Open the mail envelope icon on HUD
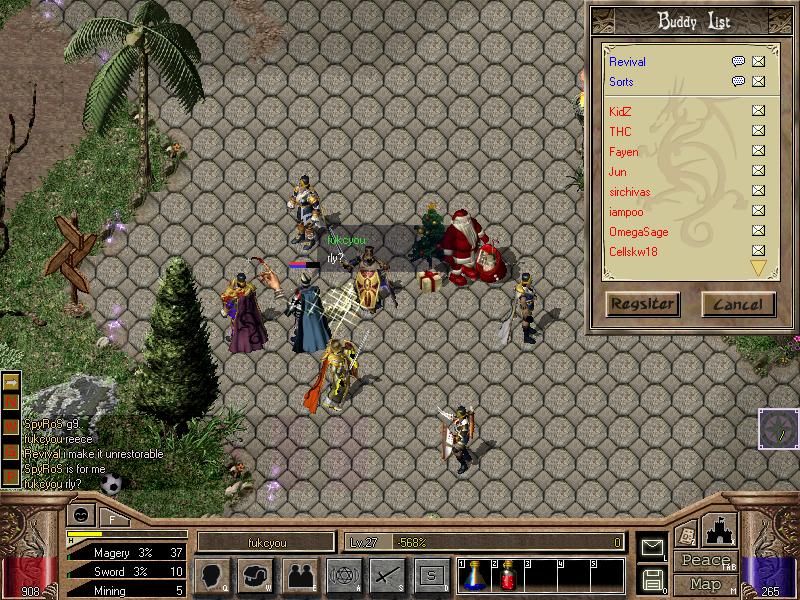The width and height of the screenshot is (800, 600). click(651, 547)
